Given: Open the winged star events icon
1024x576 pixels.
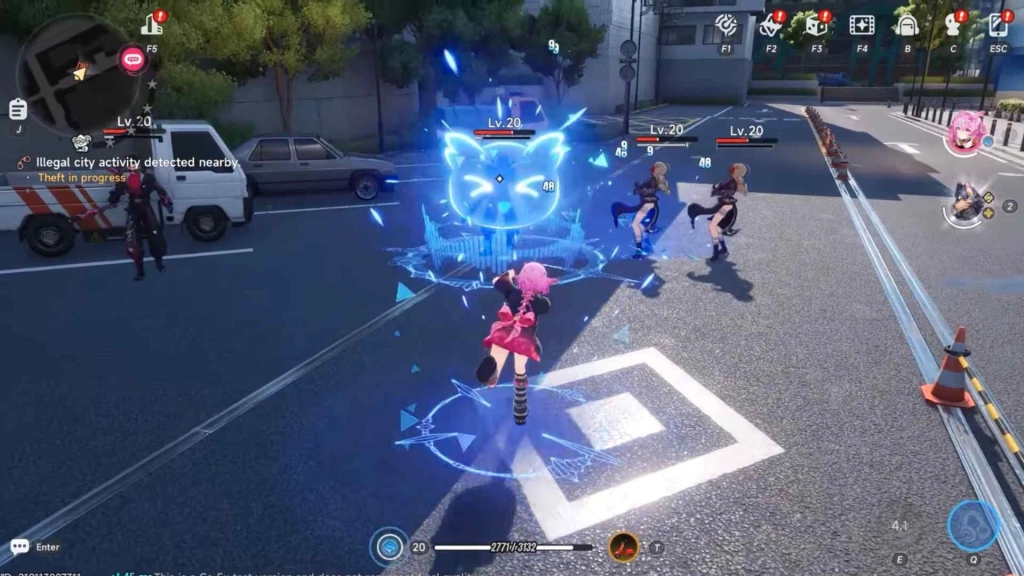Looking at the screenshot, I should click(771, 25).
